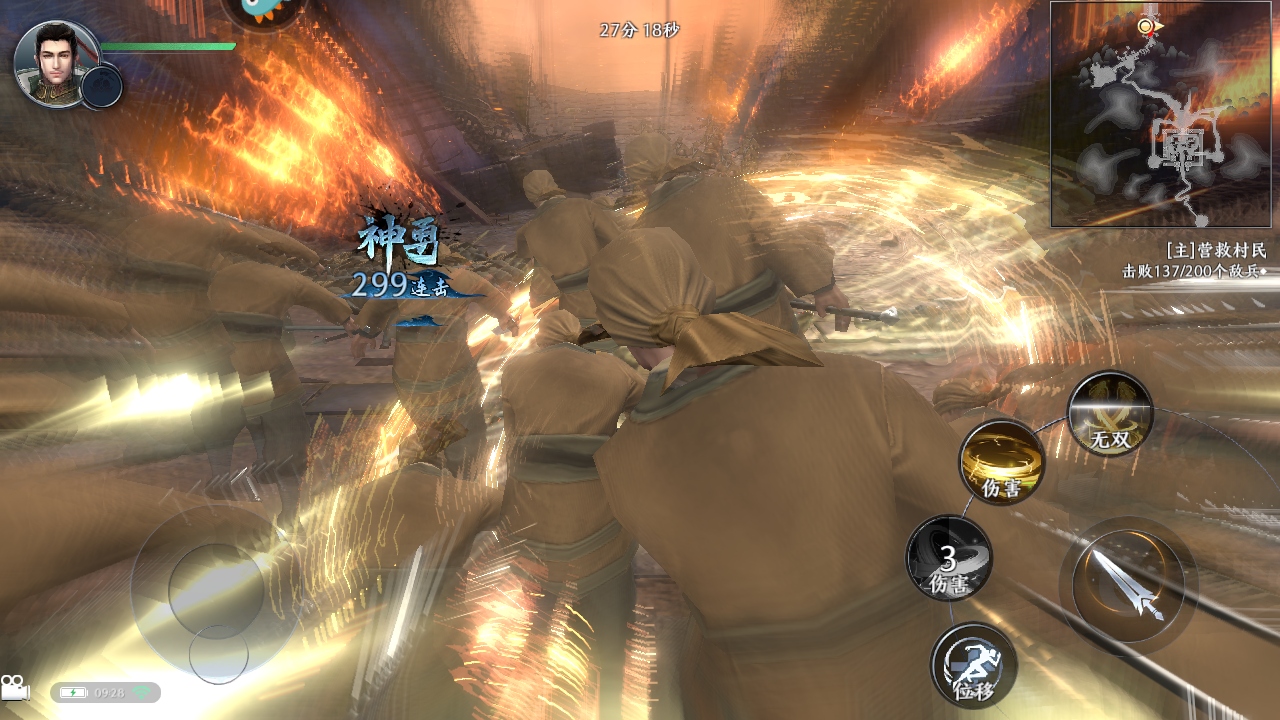The height and width of the screenshot is (720, 1280).
Task: Use the golden ring 伤害 skill
Action: point(1002,461)
